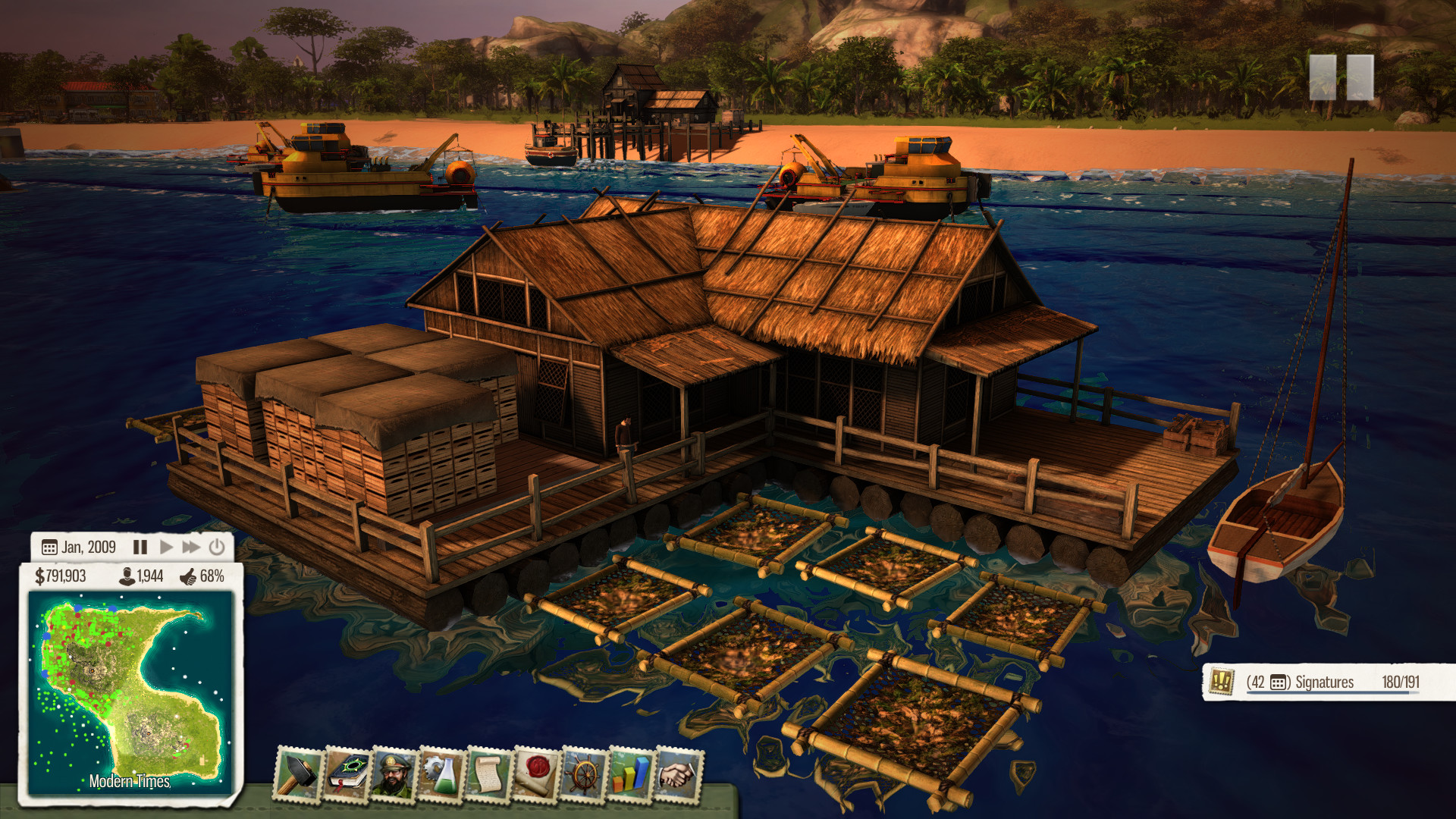The width and height of the screenshot is (1456, 819).
Task: Enable fast forward speed
Action: click(x=193, y=546)
